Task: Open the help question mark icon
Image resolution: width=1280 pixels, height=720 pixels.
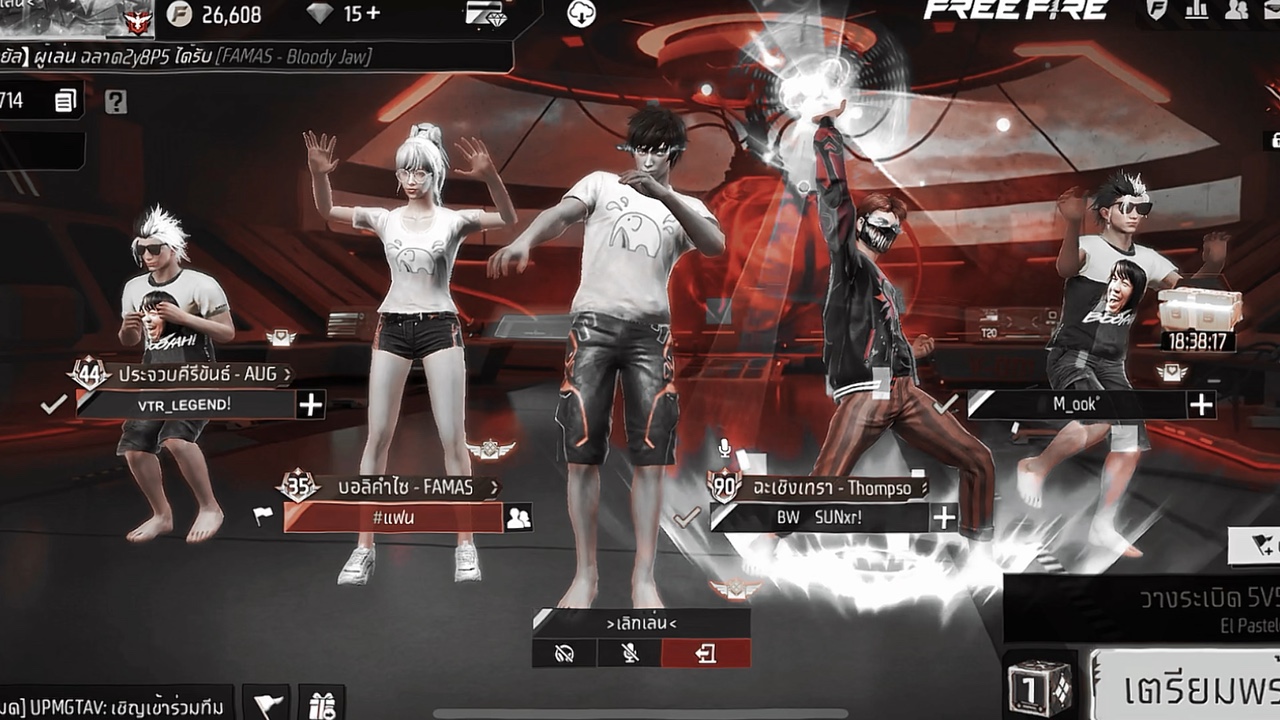Action: (116, 101)
